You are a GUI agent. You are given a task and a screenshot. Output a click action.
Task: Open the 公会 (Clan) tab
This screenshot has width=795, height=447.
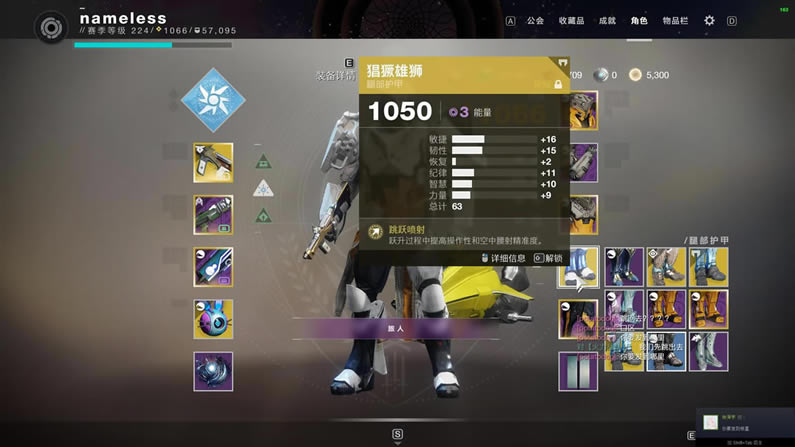535,20
